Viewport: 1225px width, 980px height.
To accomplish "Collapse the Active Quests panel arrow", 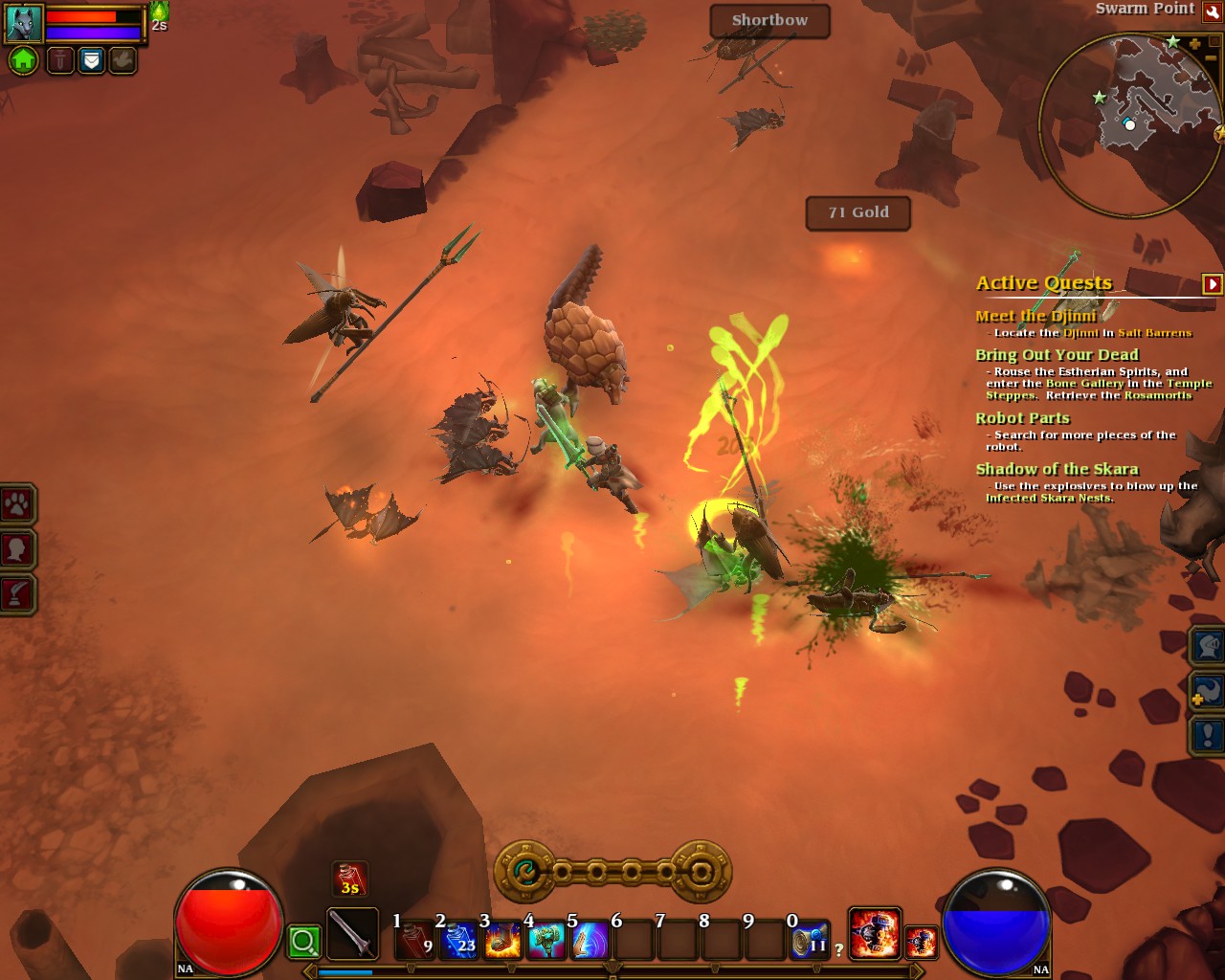I will point(1212,283).
